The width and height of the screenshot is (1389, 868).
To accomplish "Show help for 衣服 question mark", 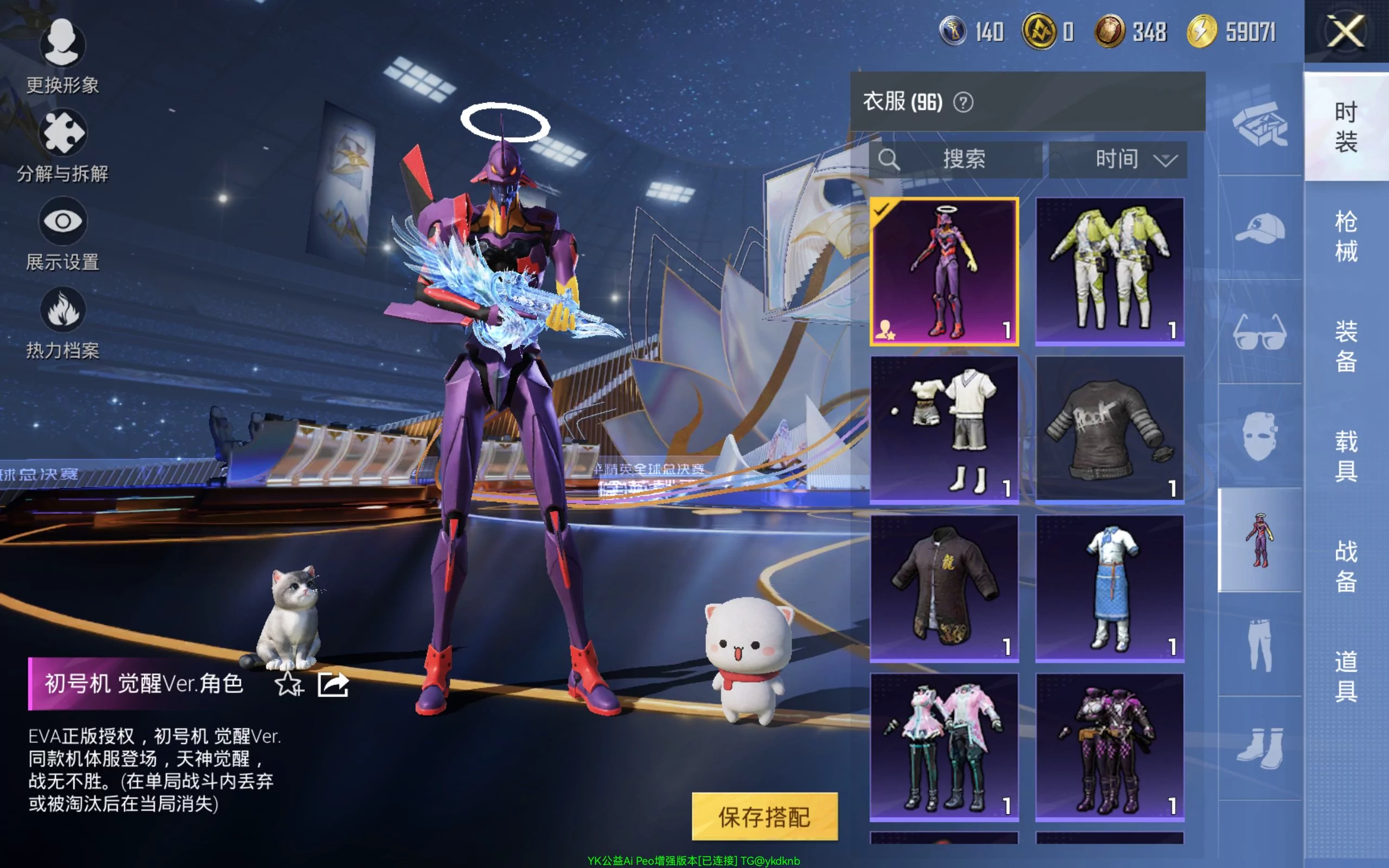I will coord(963,103).
